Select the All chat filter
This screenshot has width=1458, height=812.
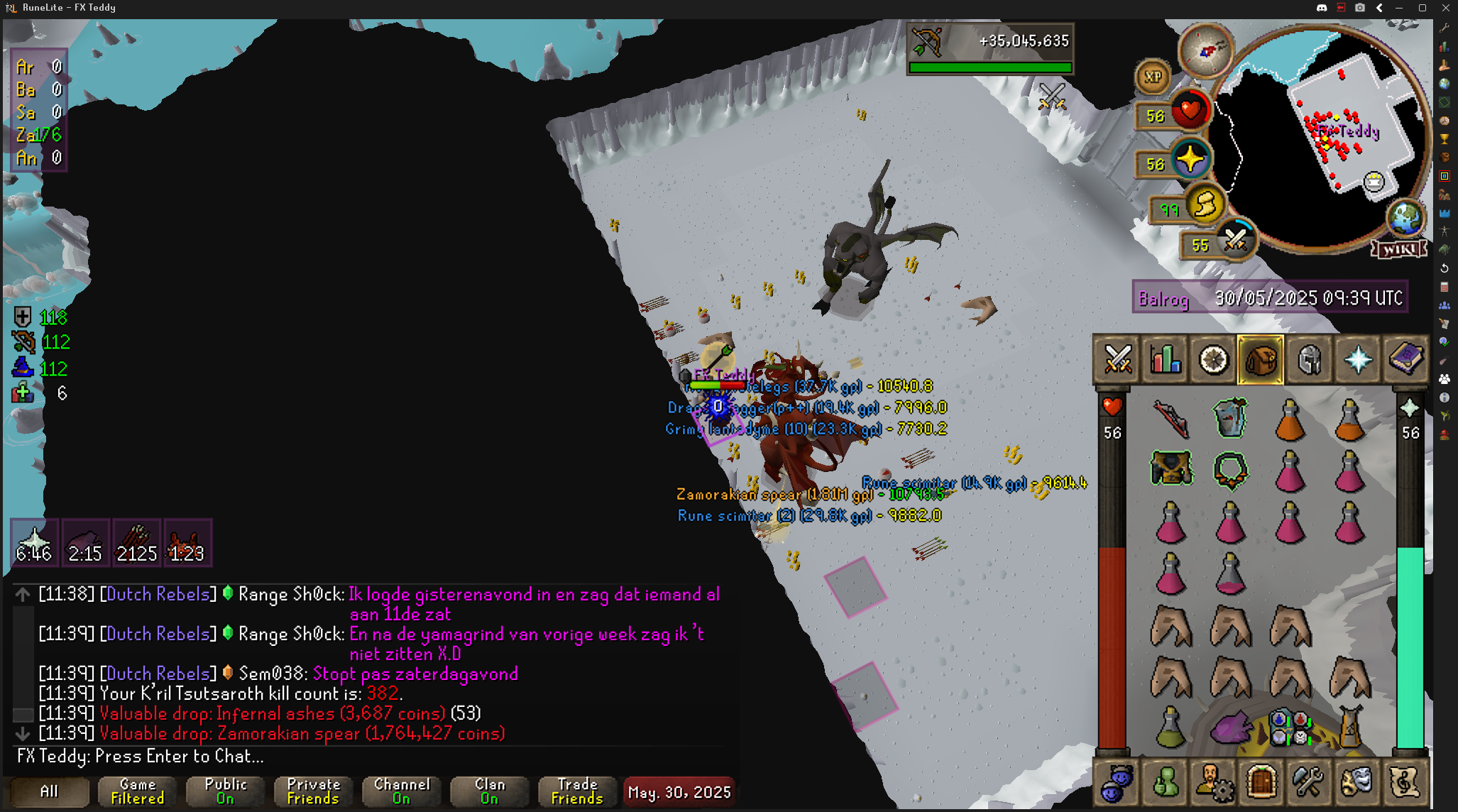coord(49,791)
